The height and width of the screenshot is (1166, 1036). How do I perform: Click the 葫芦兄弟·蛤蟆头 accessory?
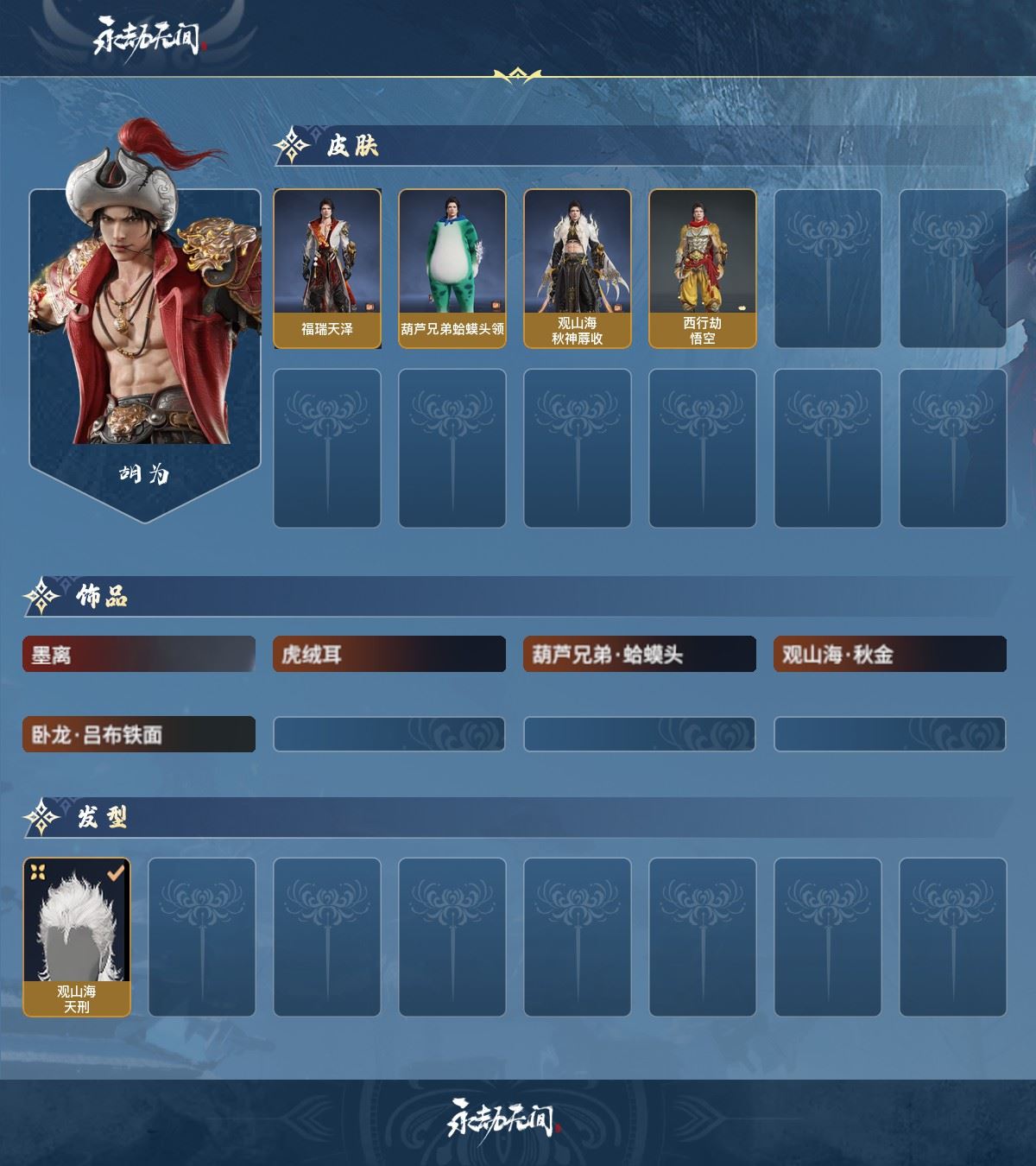[x=640, y=655]
